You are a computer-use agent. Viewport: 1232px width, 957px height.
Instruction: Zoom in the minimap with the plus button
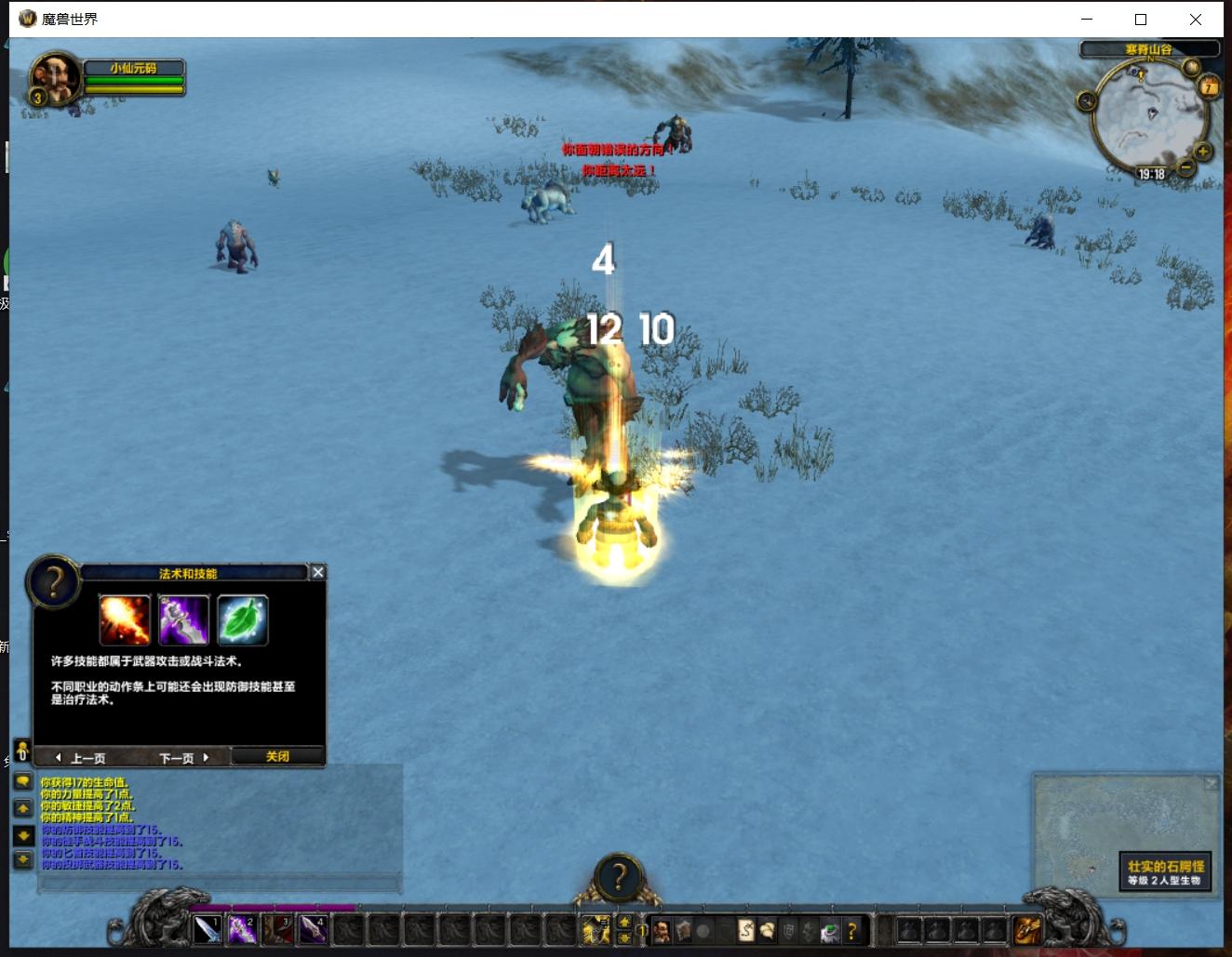point(1202,151)
